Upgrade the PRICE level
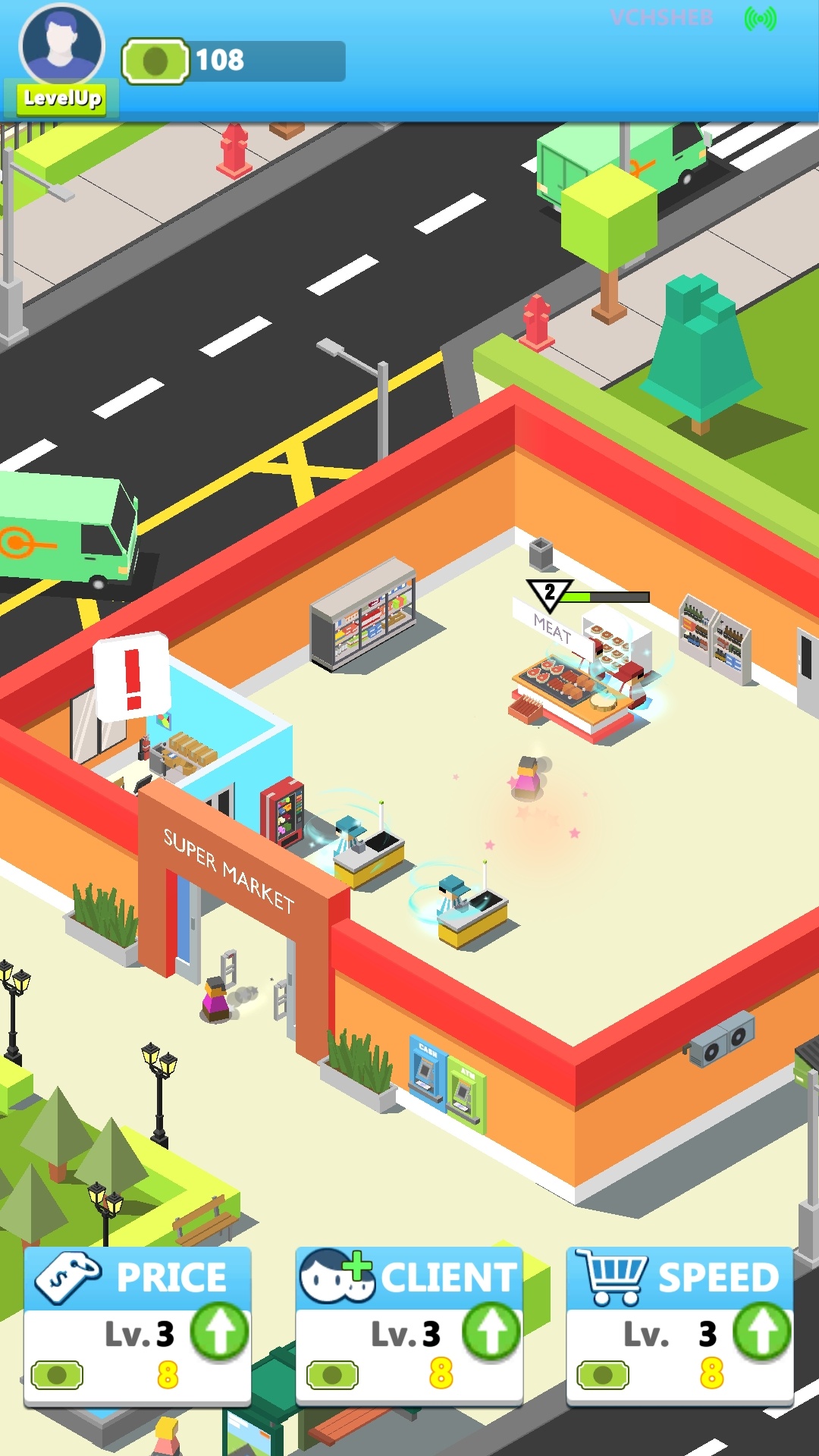Image resolution: width=819 pixels, height=1456 pixels. point(219,1331)
